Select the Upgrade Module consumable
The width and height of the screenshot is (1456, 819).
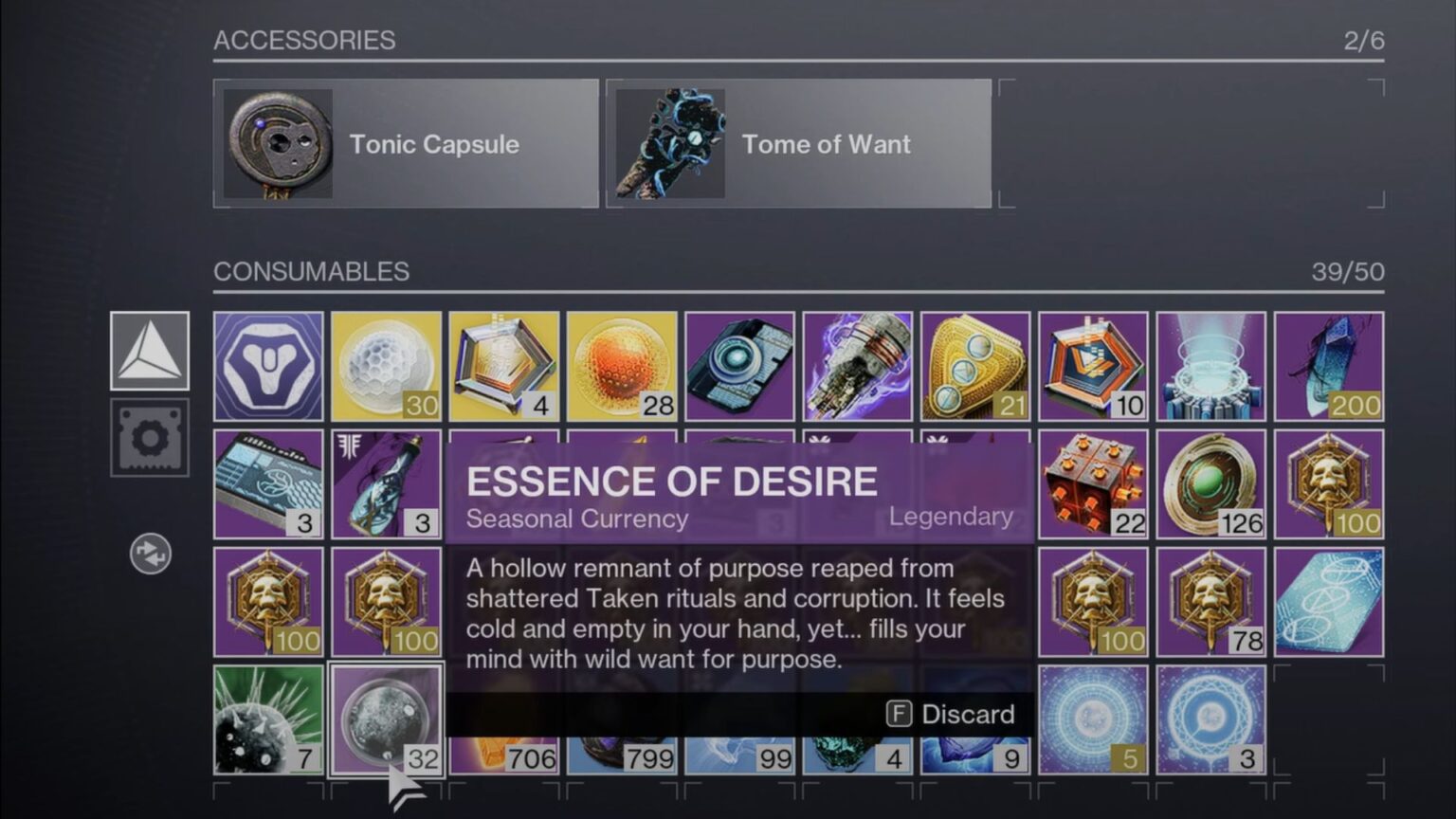click(739, 365)
